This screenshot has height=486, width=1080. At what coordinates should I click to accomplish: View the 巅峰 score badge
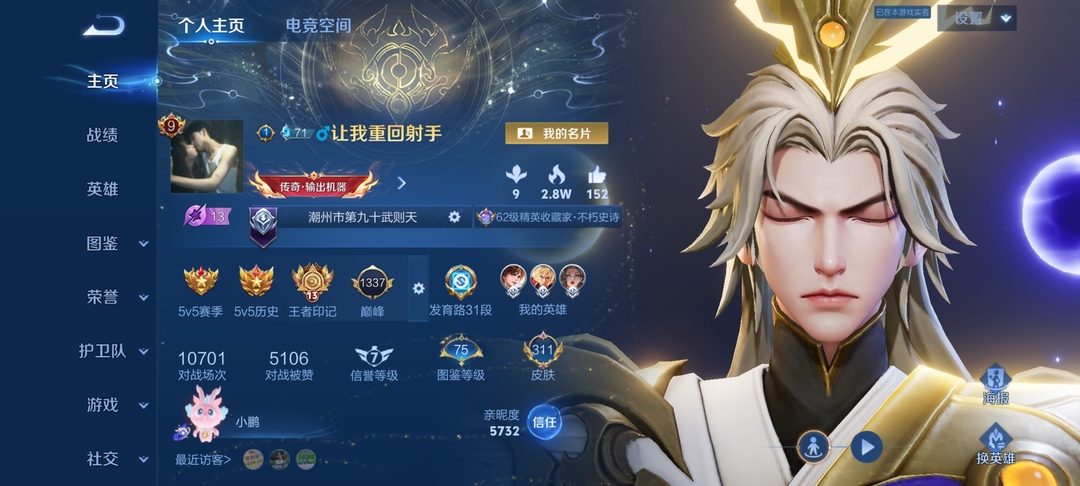(372, 283)
